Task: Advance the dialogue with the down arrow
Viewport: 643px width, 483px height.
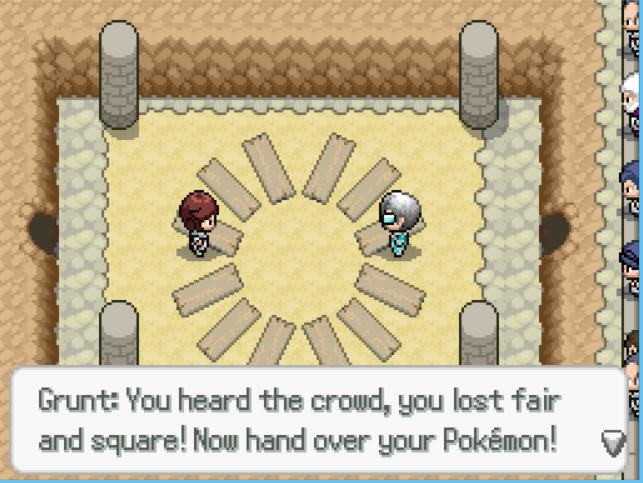Action: (x=612, y=441)
